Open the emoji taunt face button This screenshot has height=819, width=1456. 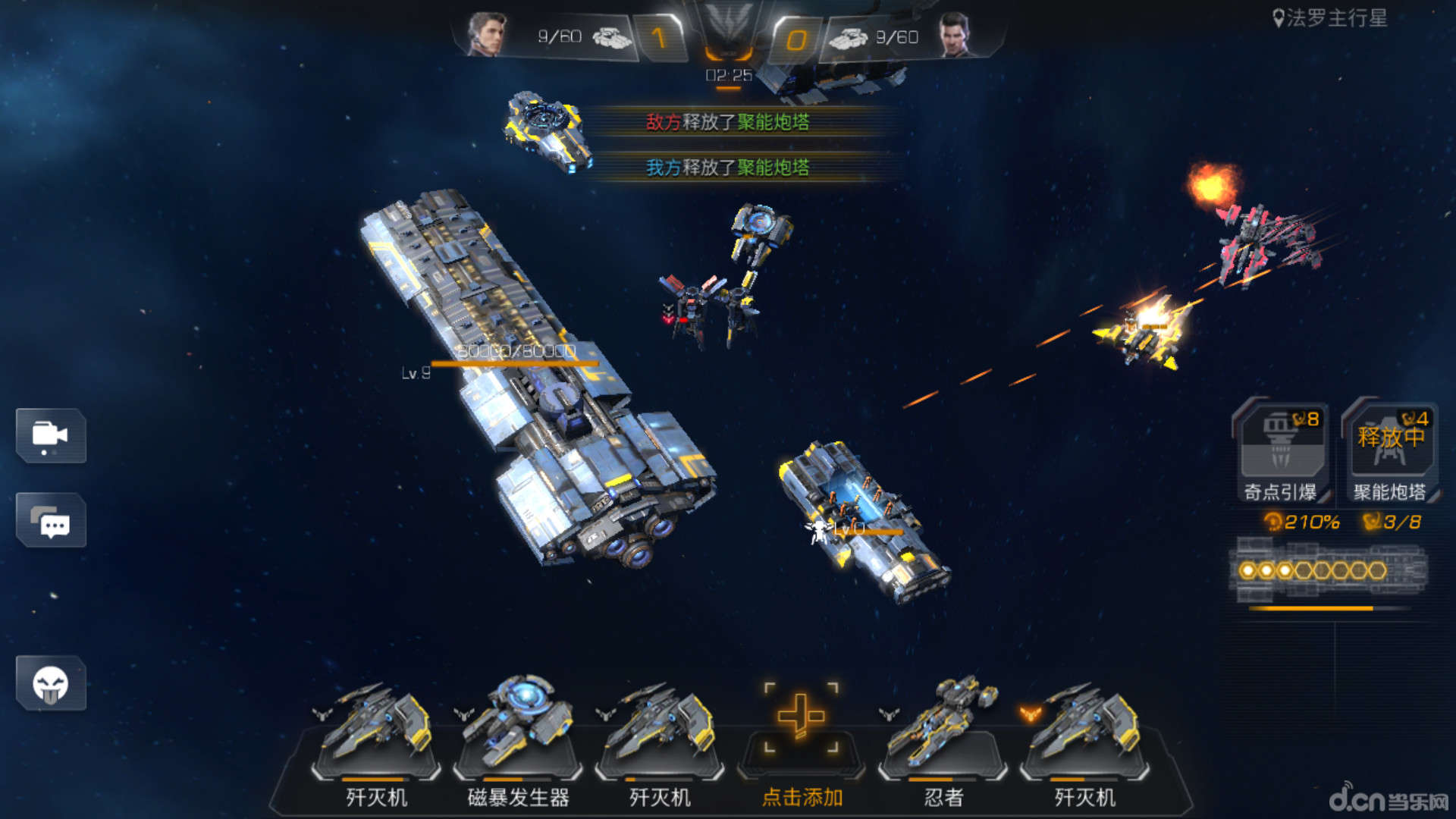pos(51,684)
